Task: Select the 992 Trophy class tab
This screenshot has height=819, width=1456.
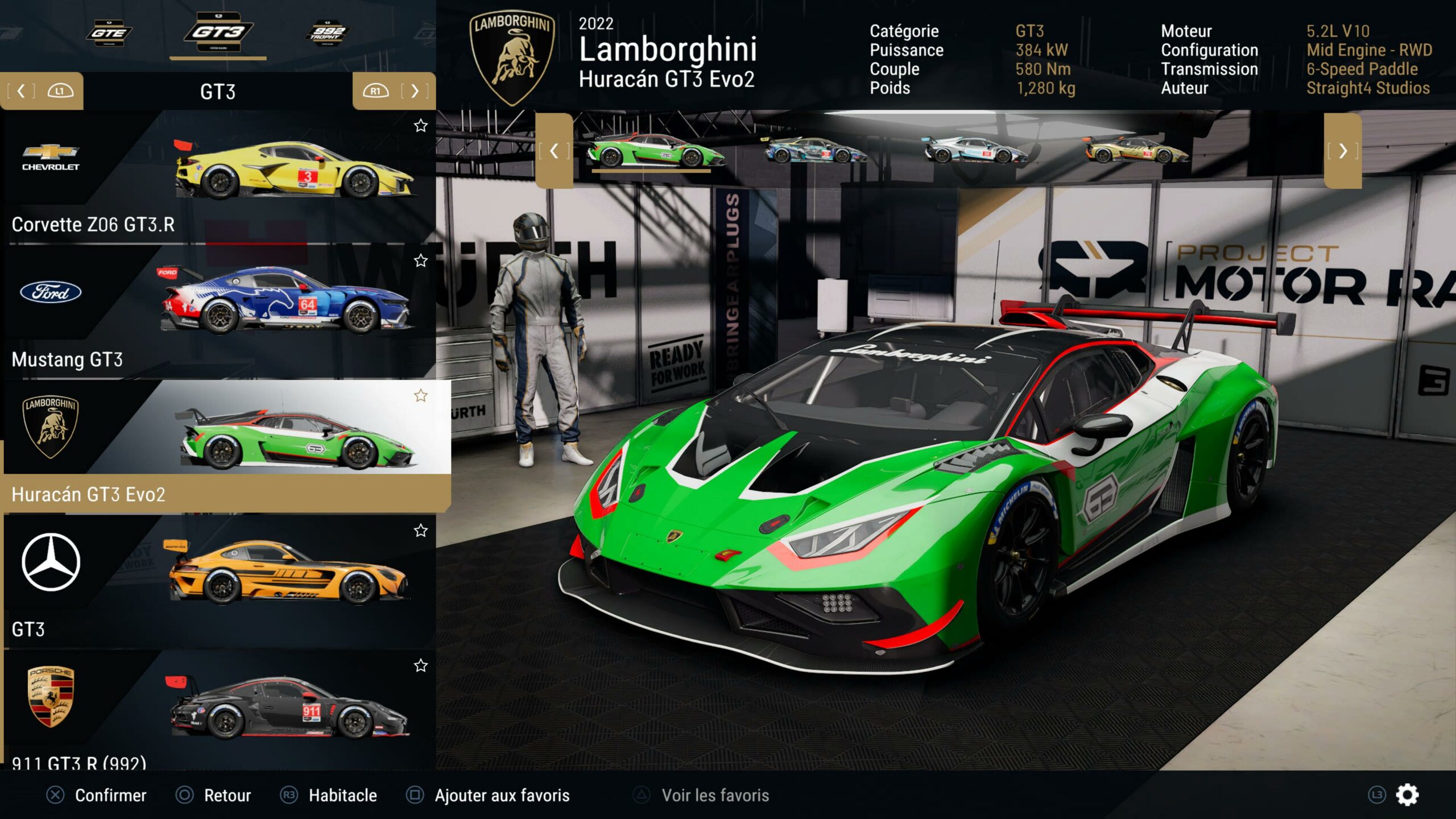Action: tap(327, 33)
